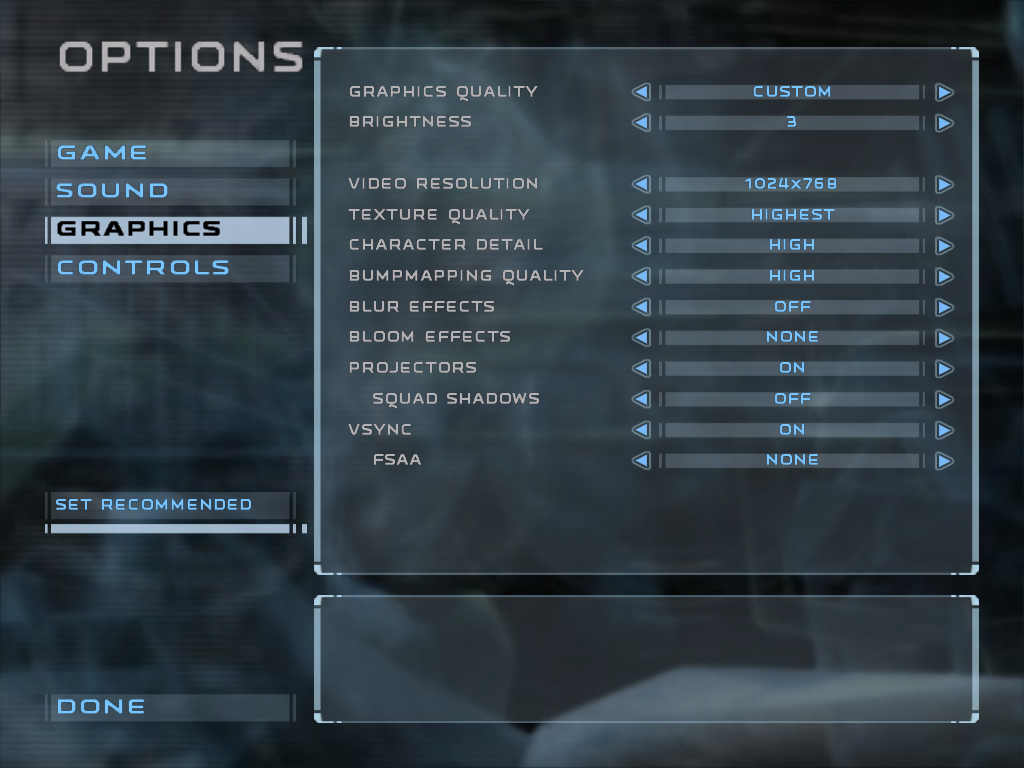Image resolution: width=1024 pixels, height=768 pixels.
Task: Turn on Squad Shadows with right arrow
Action: click(944, 400)
